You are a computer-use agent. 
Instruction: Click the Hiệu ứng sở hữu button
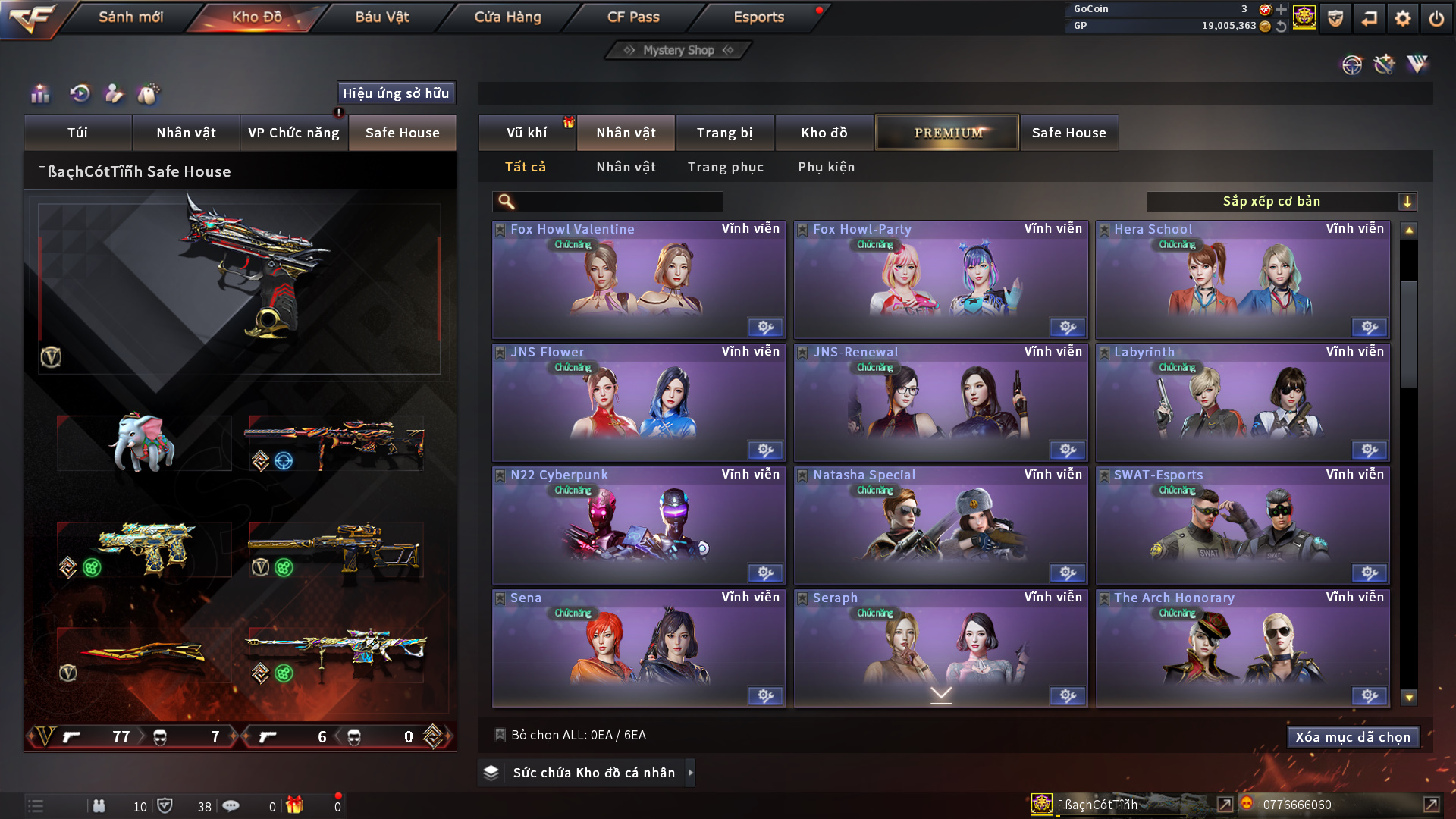click(x=396, y=93)
